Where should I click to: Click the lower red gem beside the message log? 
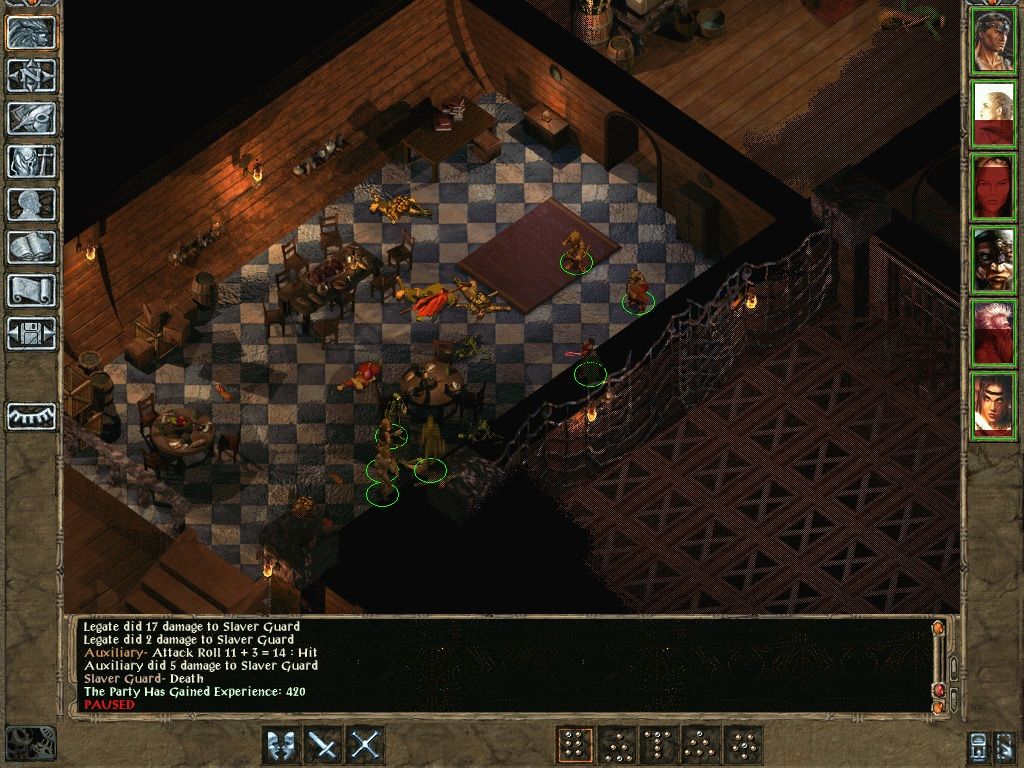(938, 691)
